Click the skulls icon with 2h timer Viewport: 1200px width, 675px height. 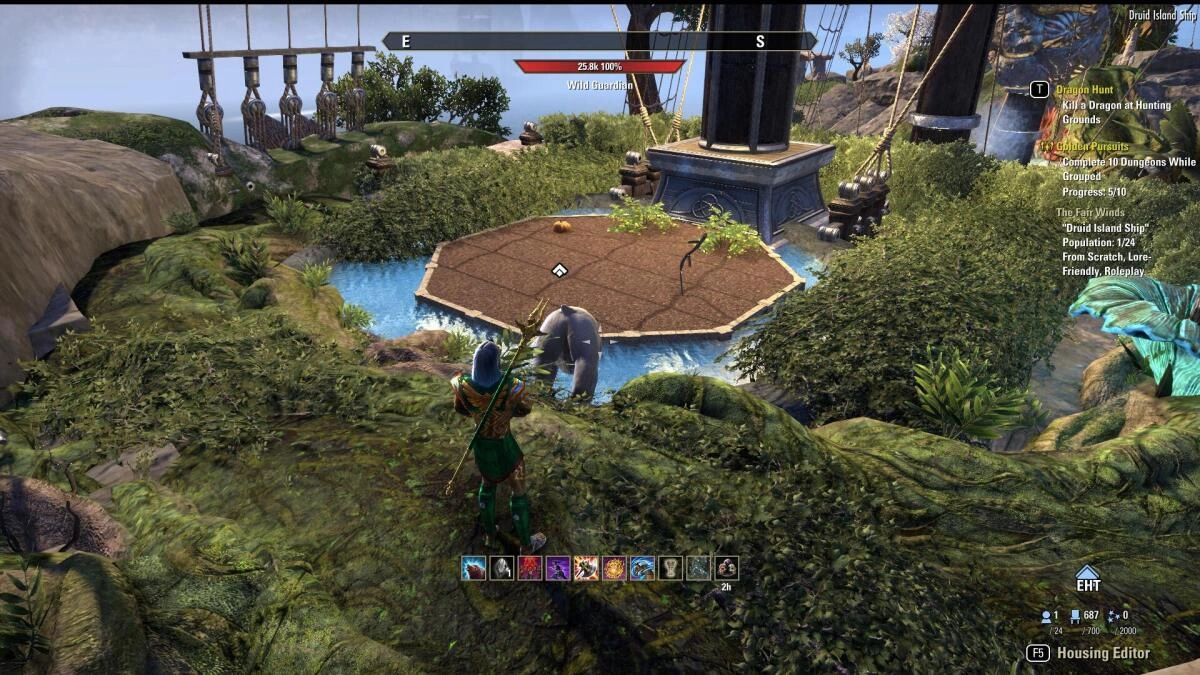point(727,568)
